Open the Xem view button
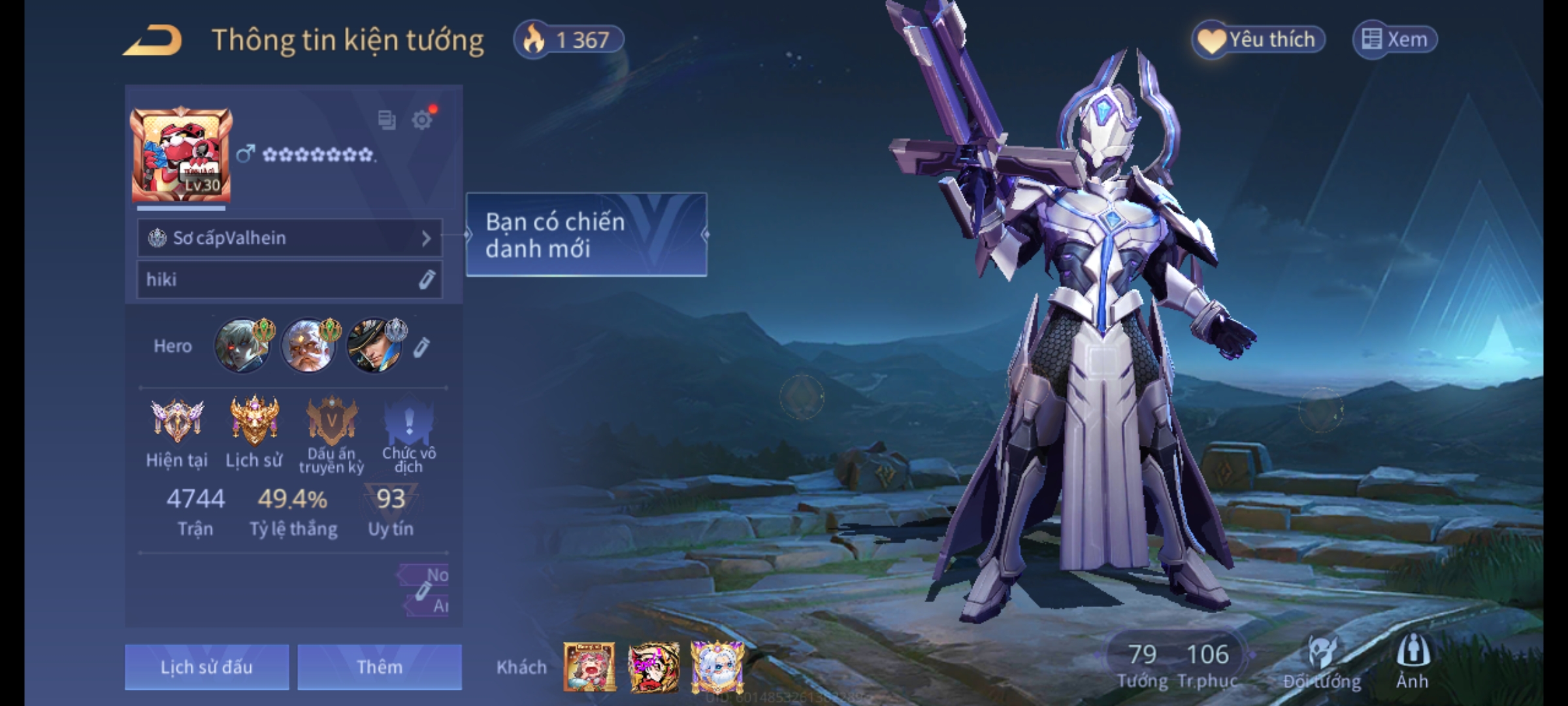Screen dimensions: 1568x706 coord(1394,39)
